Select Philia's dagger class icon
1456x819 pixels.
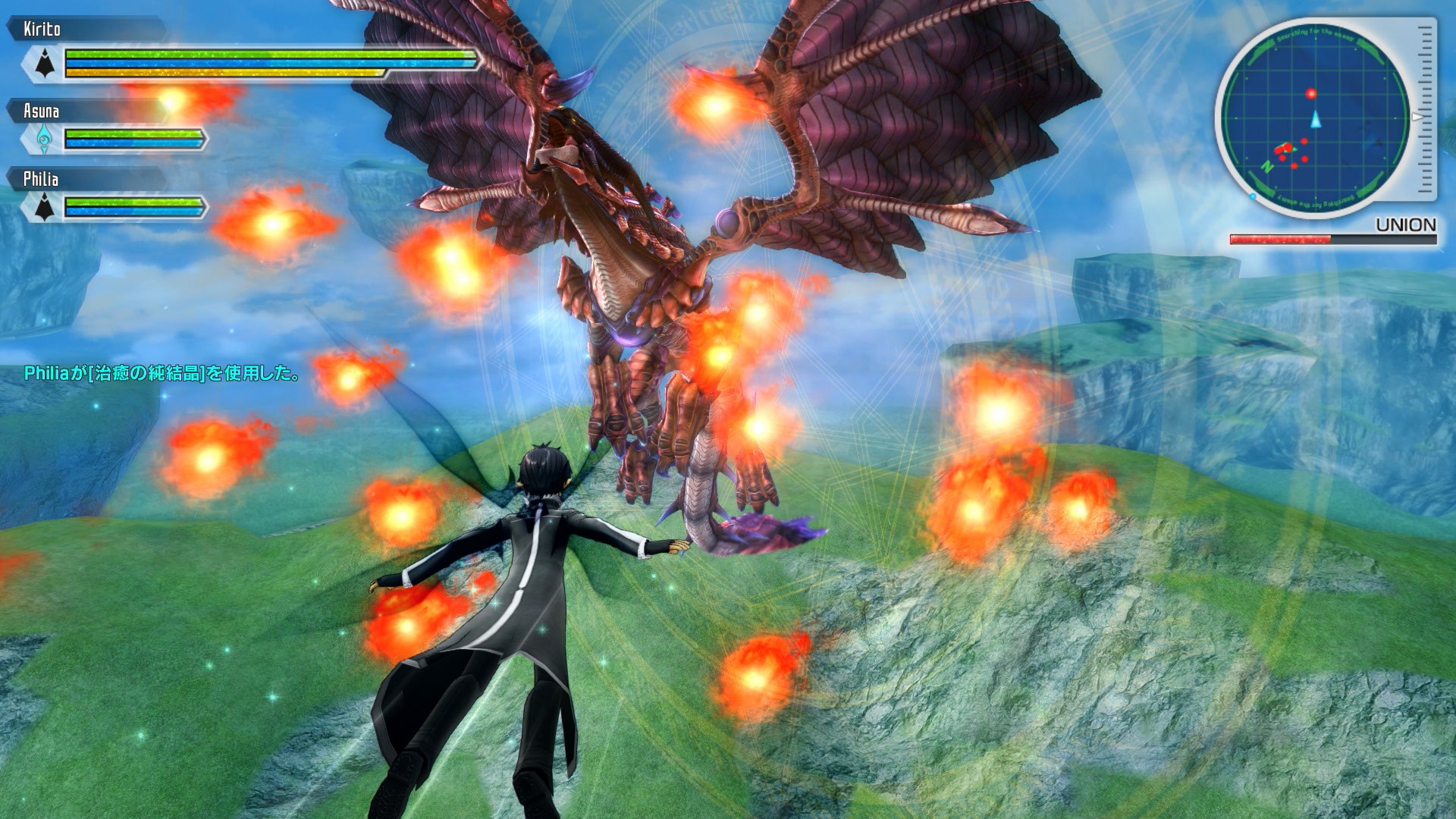point(44,206)
